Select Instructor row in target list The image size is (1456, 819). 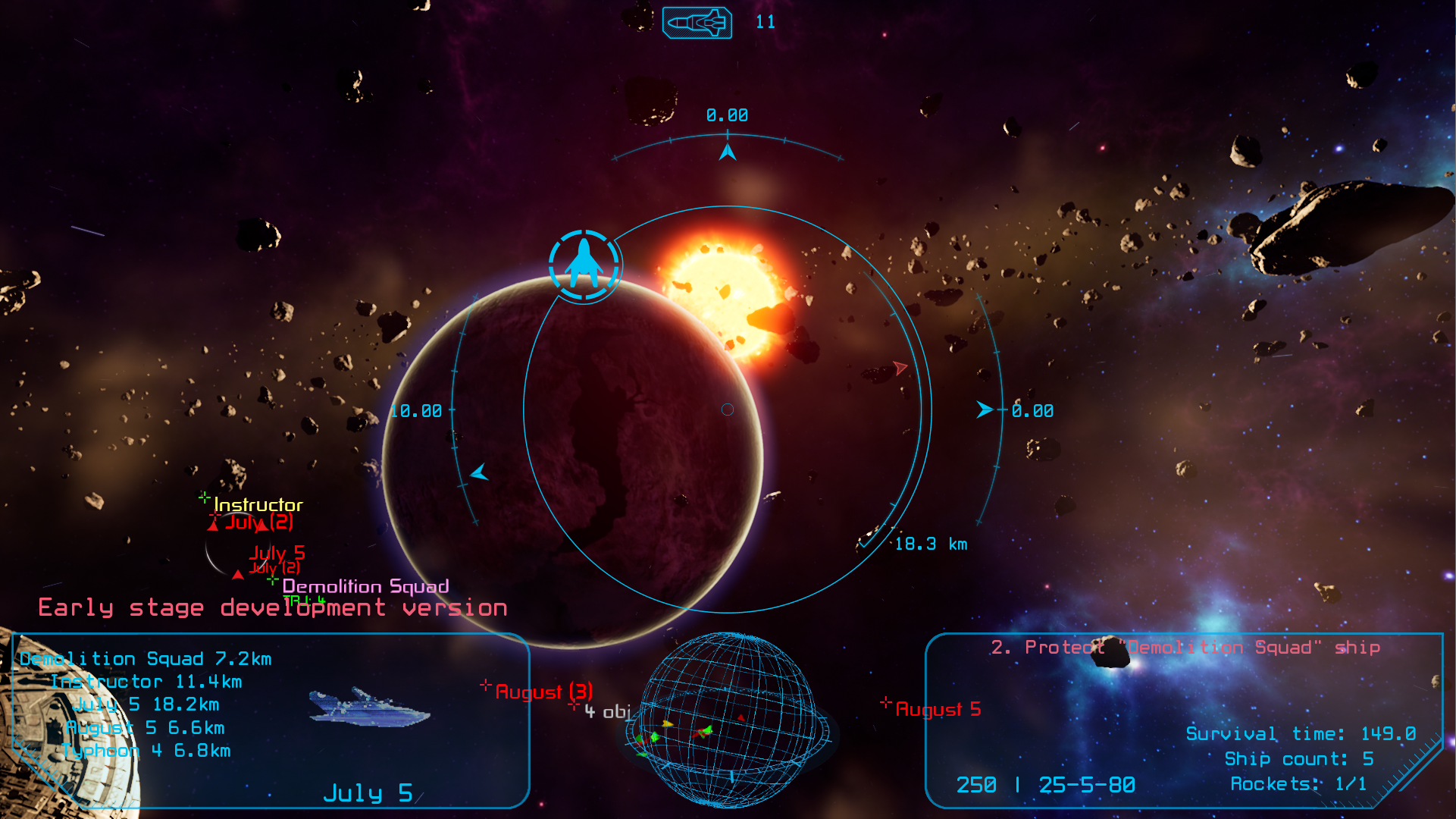point(146,682)
